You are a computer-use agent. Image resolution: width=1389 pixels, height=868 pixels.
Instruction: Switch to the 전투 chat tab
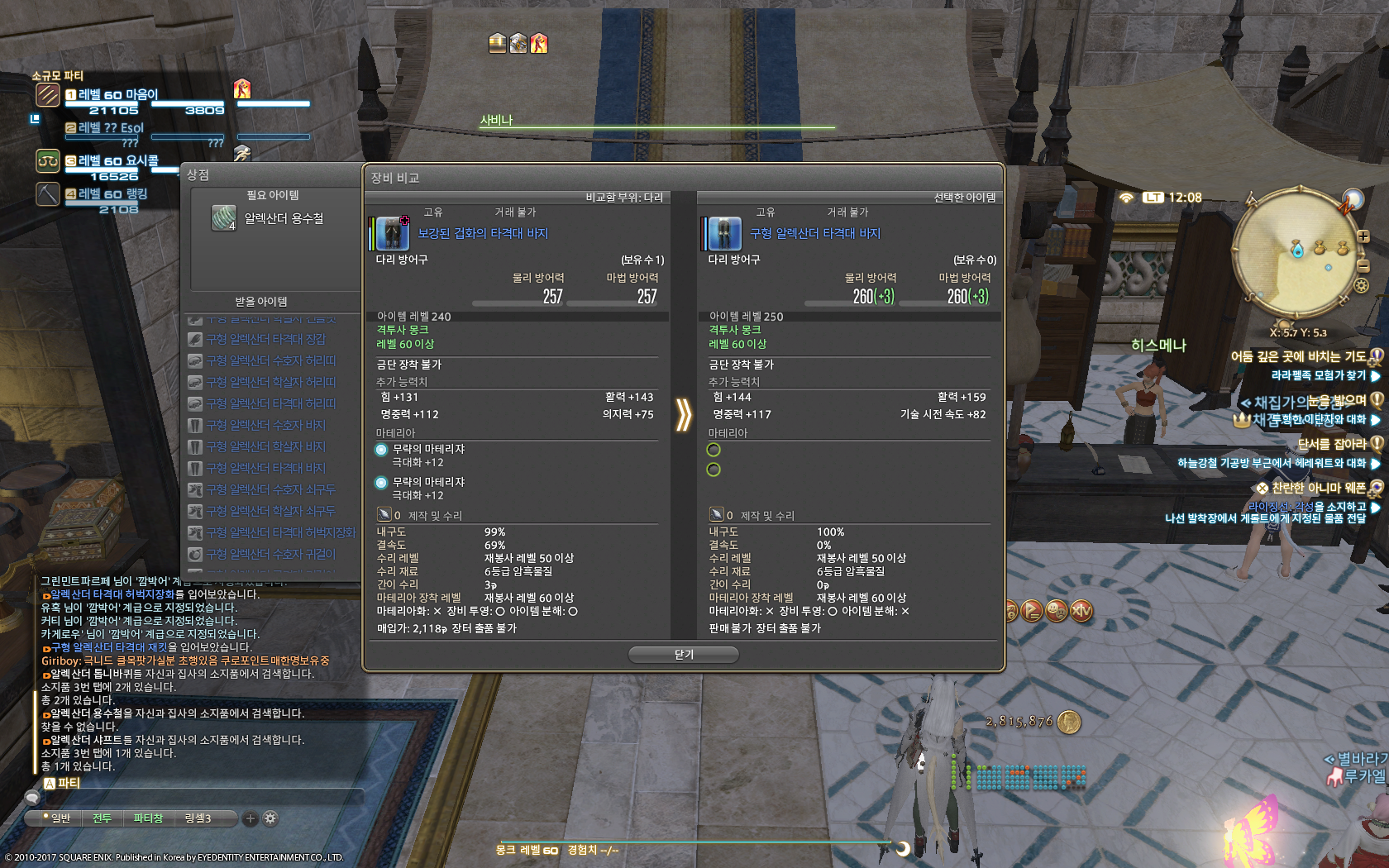click(102, 818)
